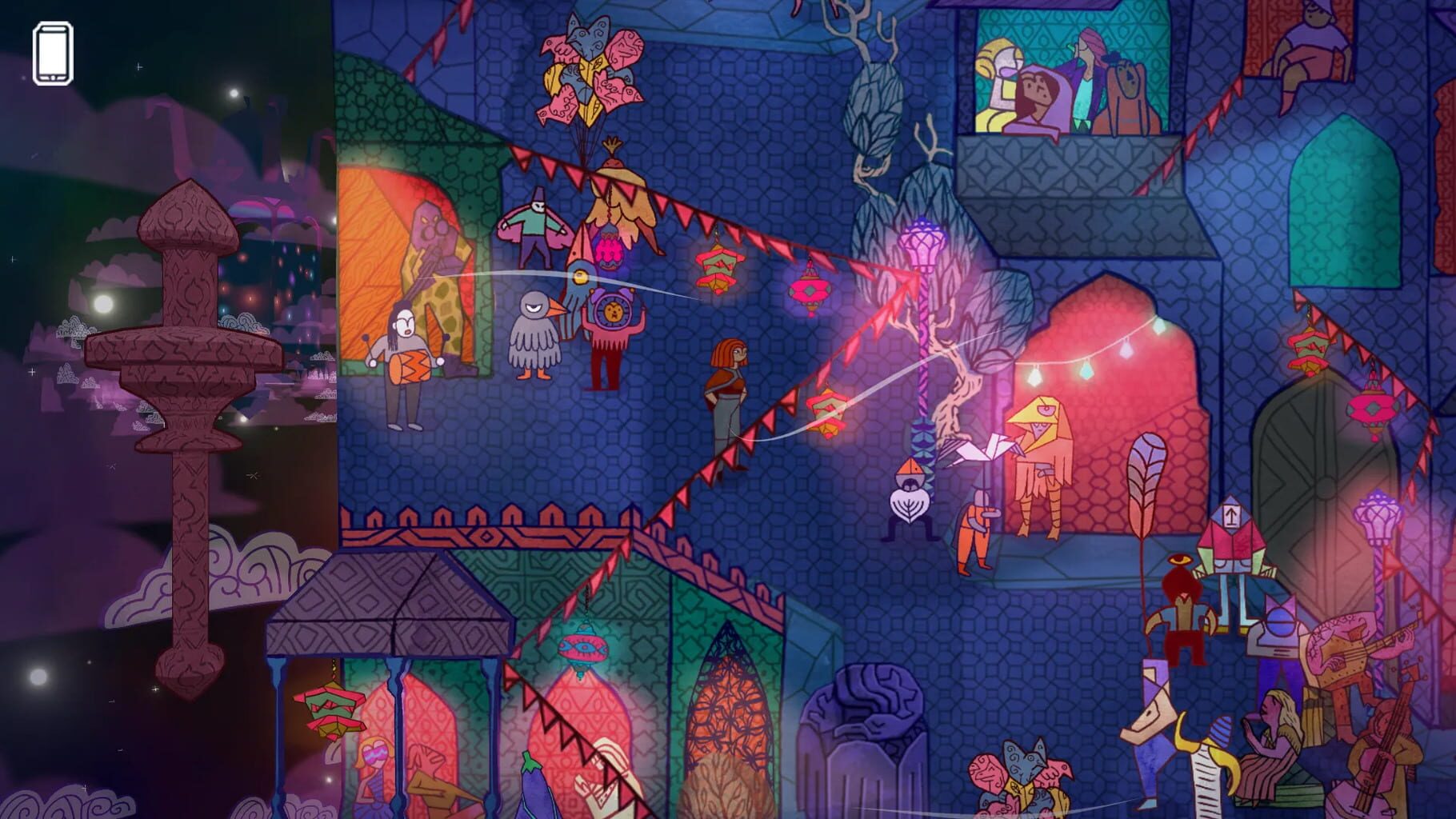The height and width of the screenshot is (819, 1456).
Task: Open the phone icon in the top-left corner
Action: tap(52, 51)
